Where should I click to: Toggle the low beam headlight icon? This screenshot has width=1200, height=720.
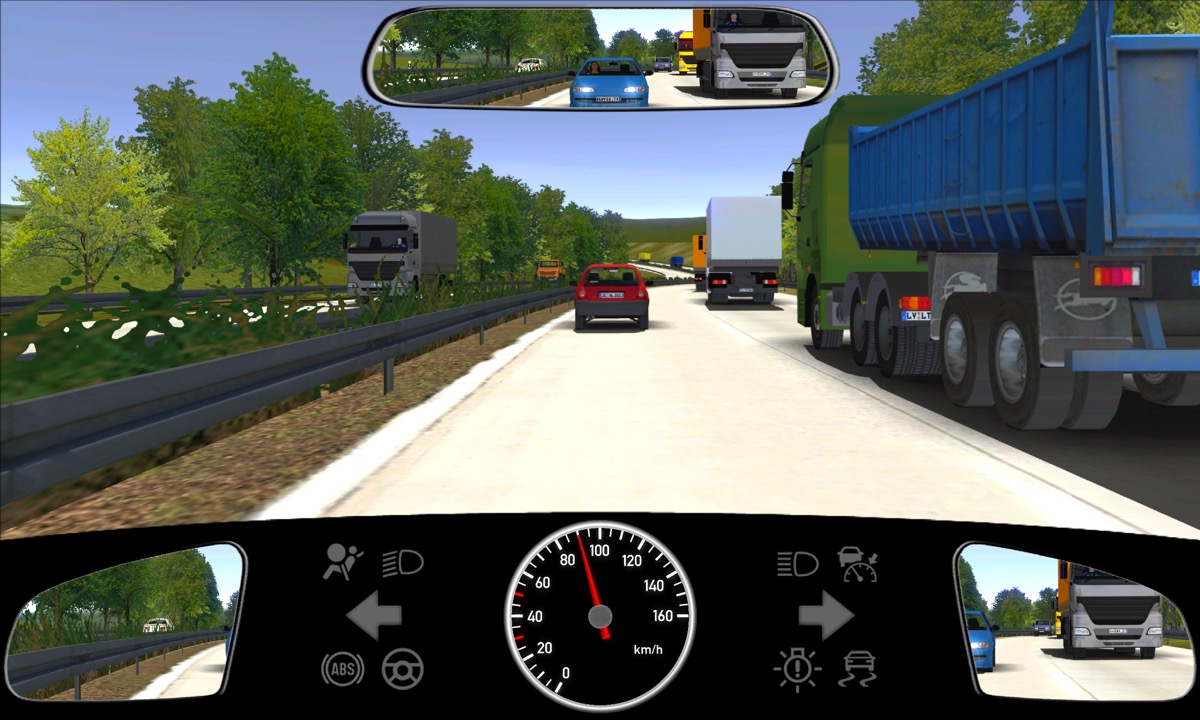[402, 563]
